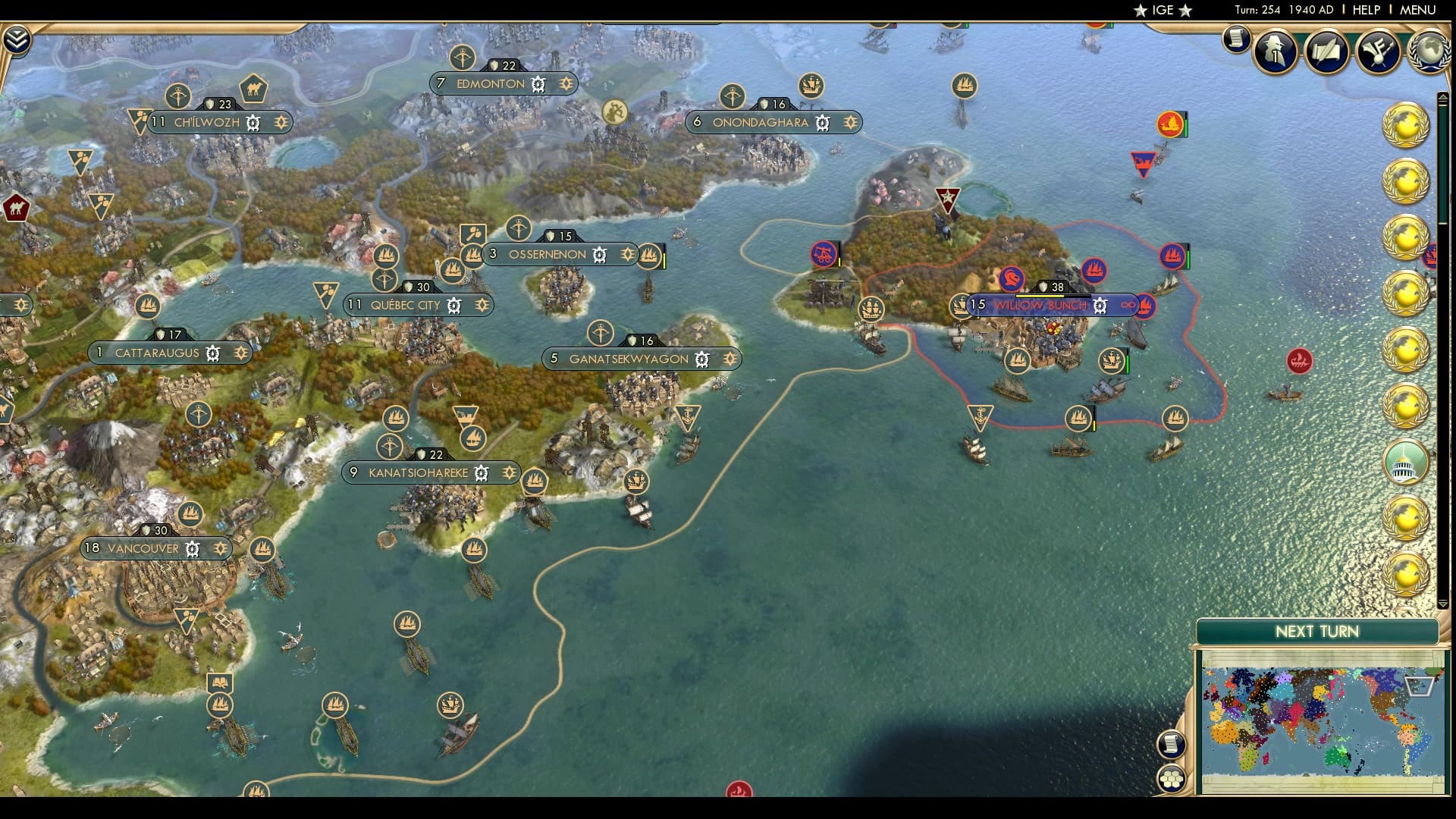The image size is (1456, 819).
Task: Open map options via the scroll icon beside minimap
Action: coord(1171,745)
